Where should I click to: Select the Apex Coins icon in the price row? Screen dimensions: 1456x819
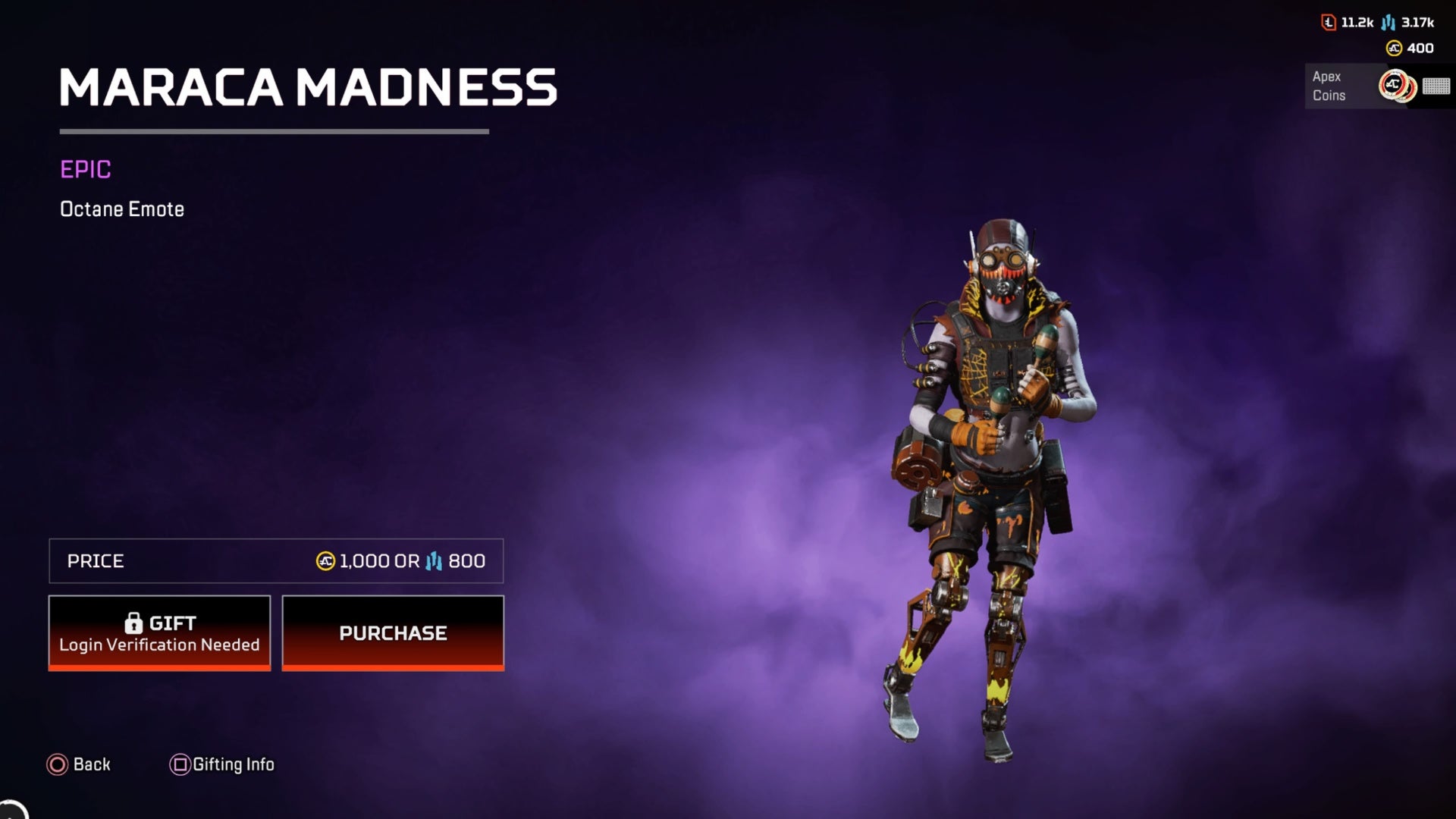(x=325, y=562)
